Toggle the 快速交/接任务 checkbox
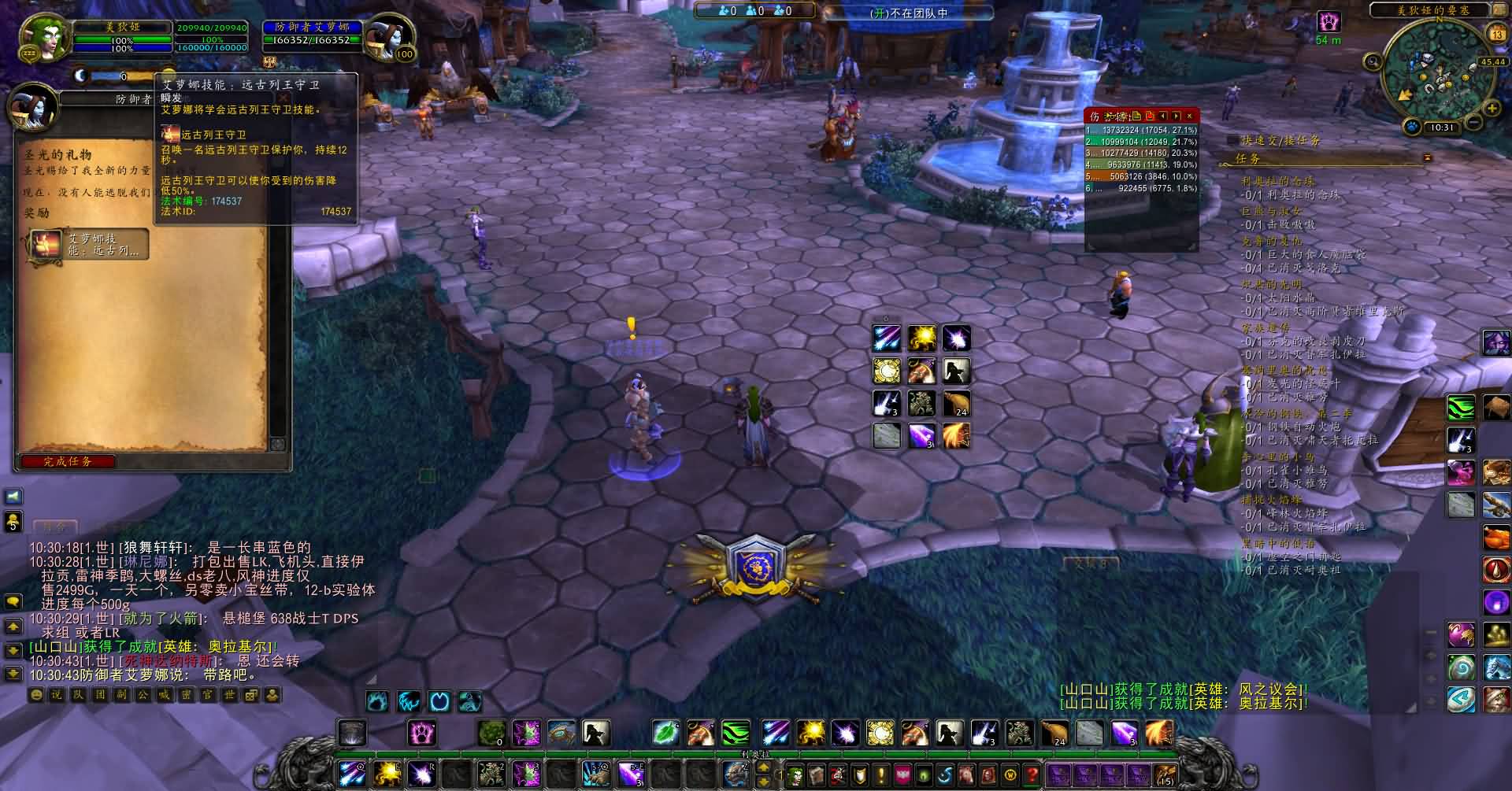The width and height of the screenshot is (1512, 791). pos(1232,140)
